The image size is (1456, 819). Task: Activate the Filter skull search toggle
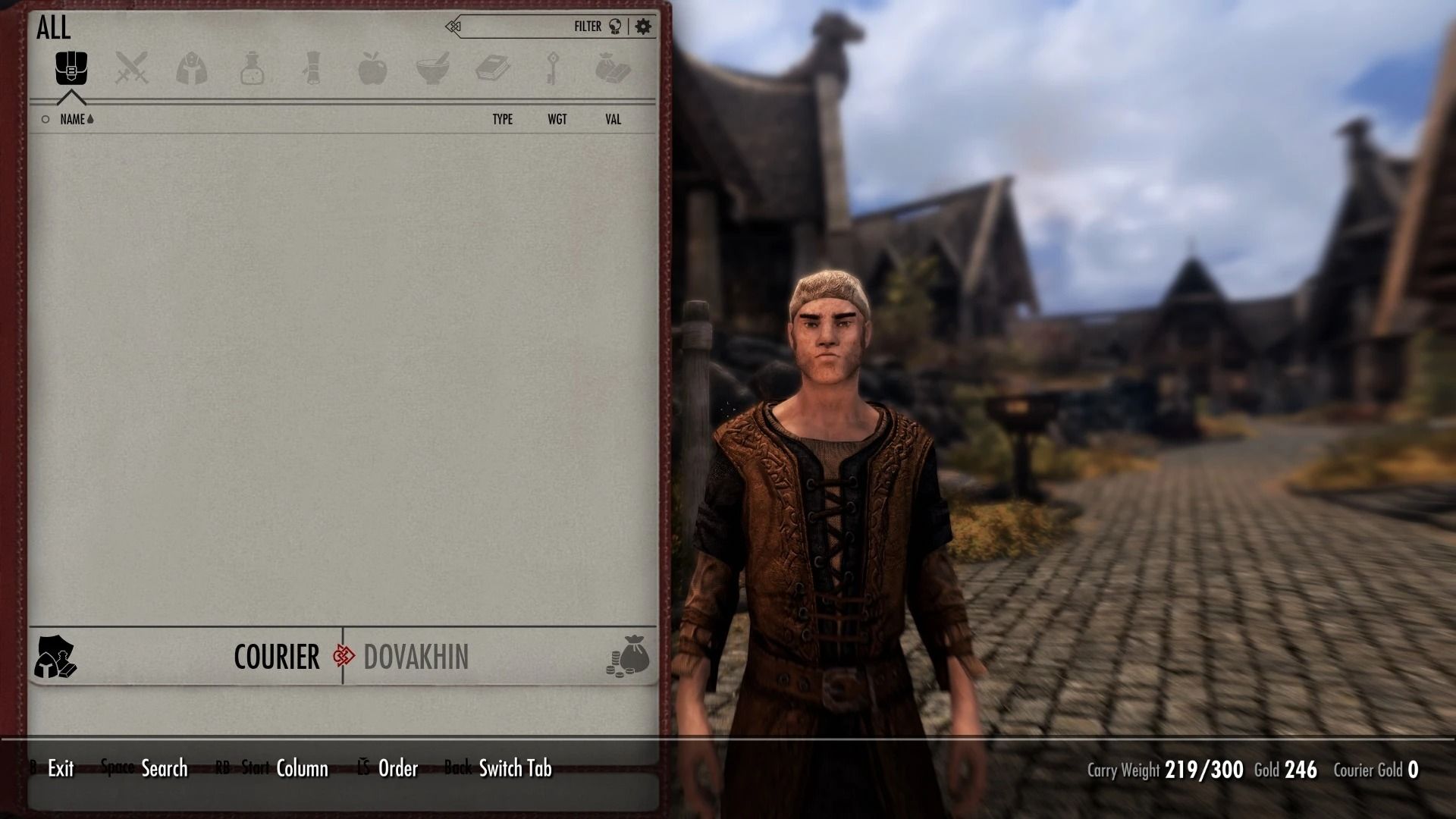click(x=617, y=25)
